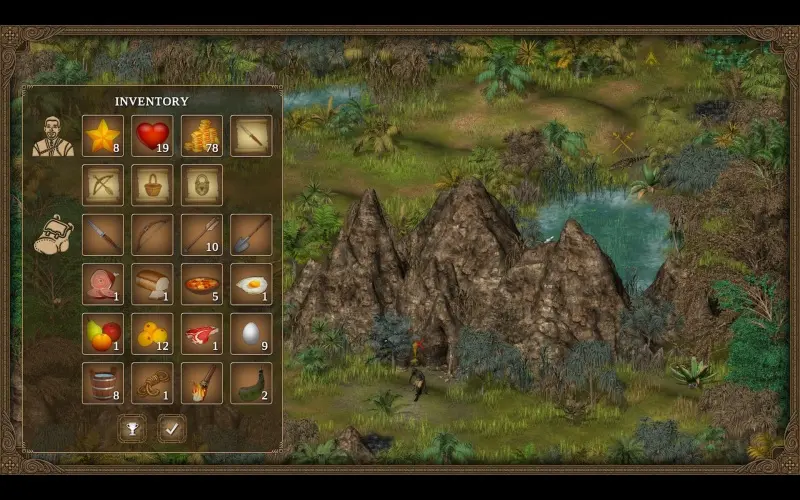Pick the padlock blueprint scroll
The width and height of the screenshot is (800, 500).
202,185
